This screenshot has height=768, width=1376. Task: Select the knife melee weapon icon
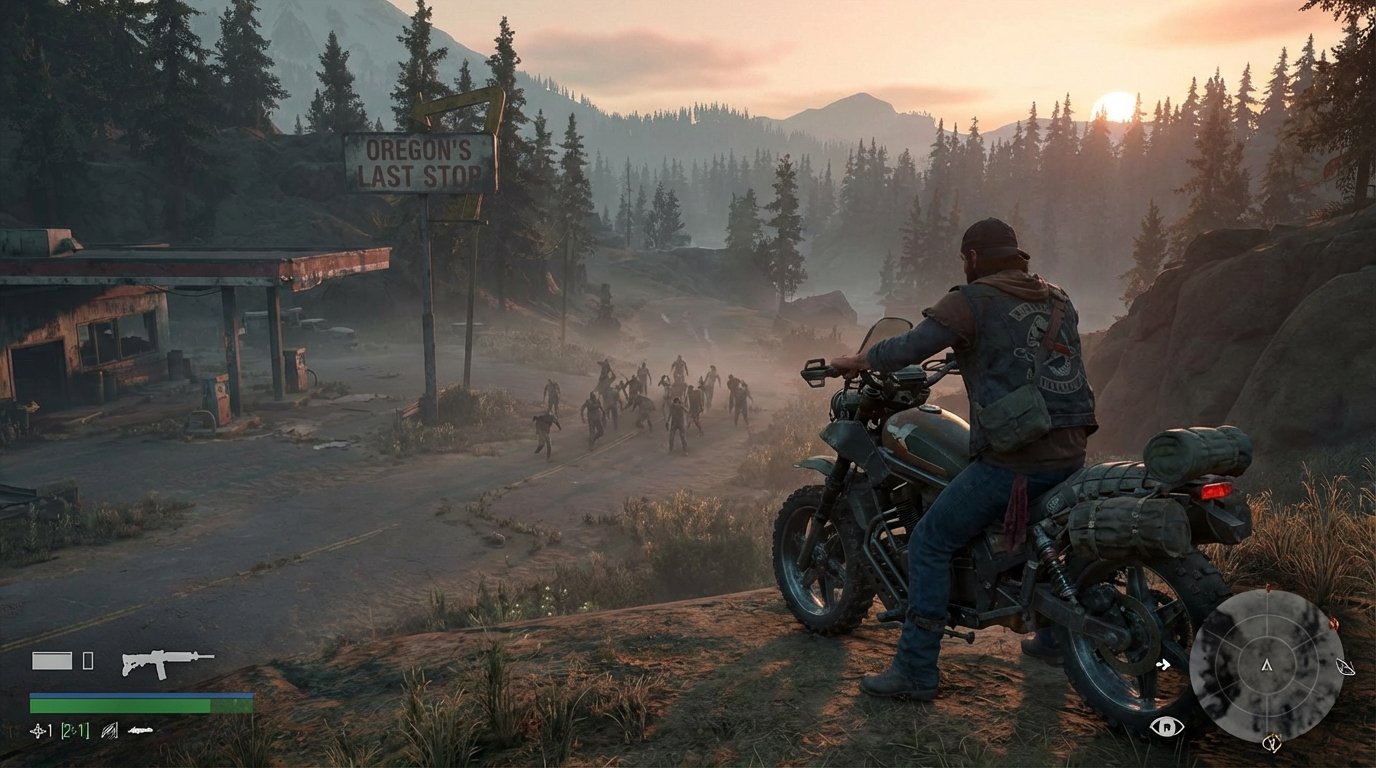click(x=141, y=730)
